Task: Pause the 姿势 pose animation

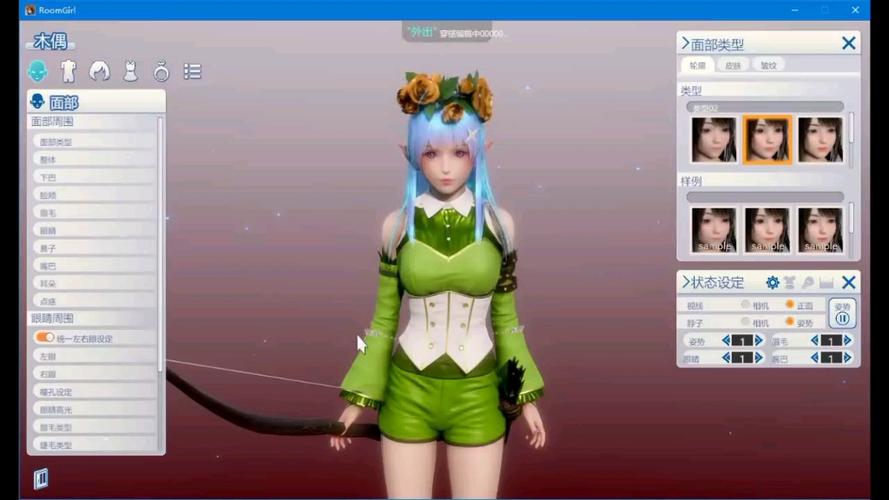Action: pos(842,319)
